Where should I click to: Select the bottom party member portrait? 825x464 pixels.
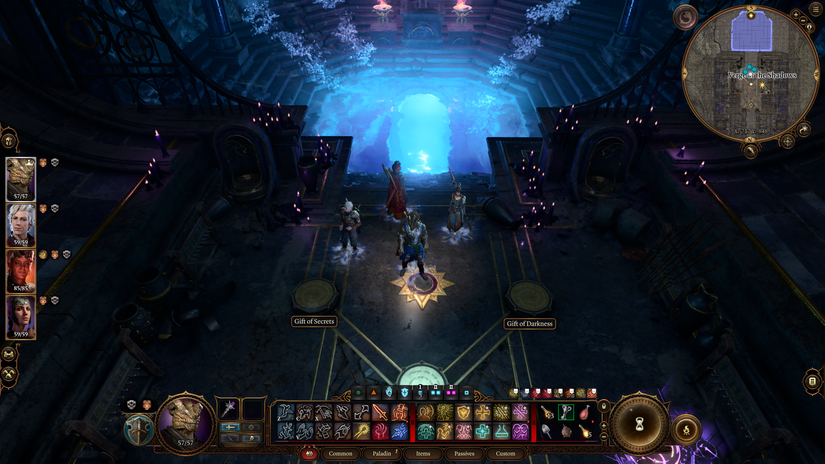21,316
